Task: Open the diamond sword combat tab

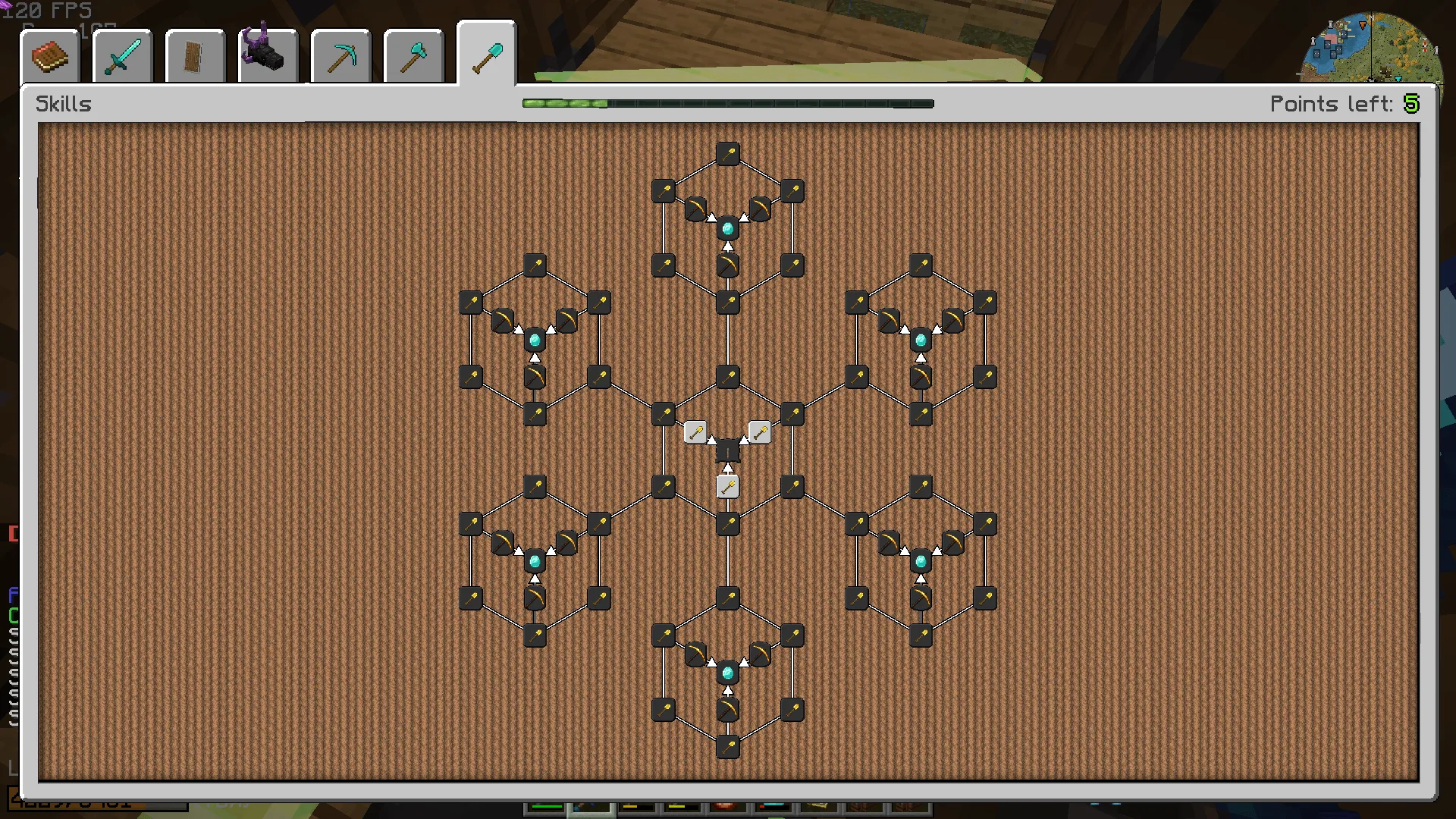Action: pyautogui.click(x=121, y=55)
